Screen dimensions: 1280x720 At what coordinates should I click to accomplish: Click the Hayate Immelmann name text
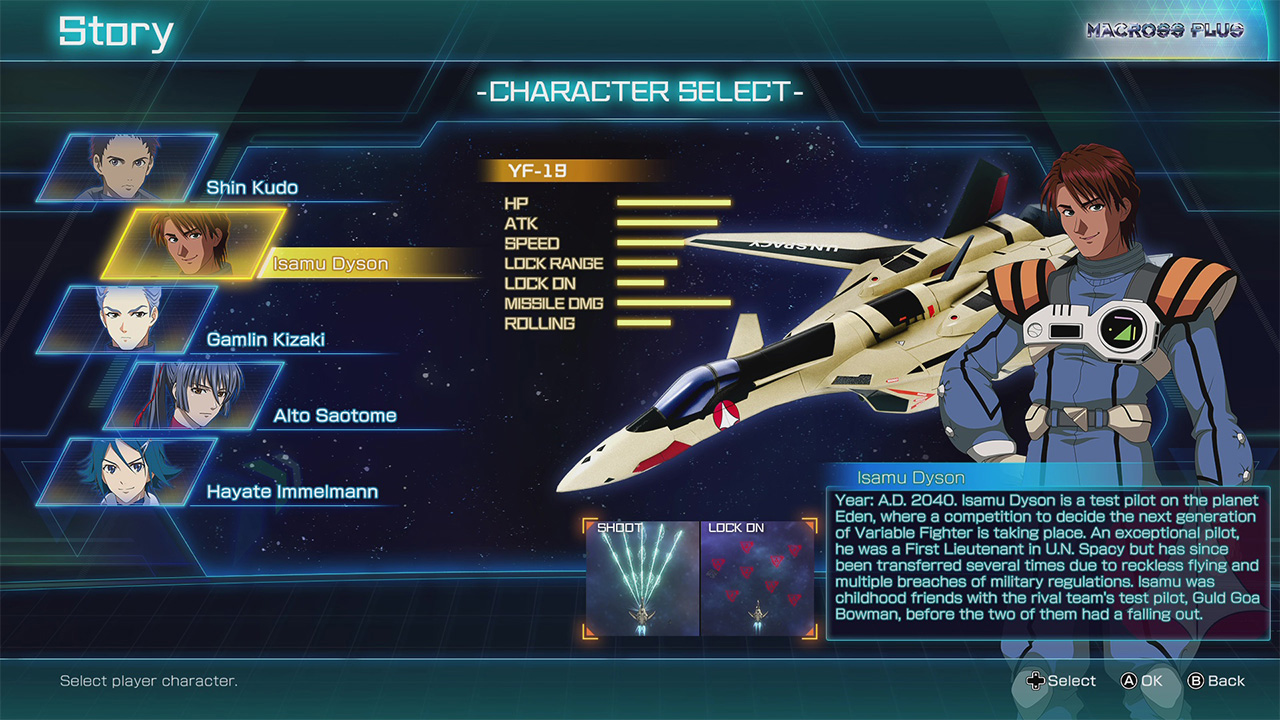(291, 491)
